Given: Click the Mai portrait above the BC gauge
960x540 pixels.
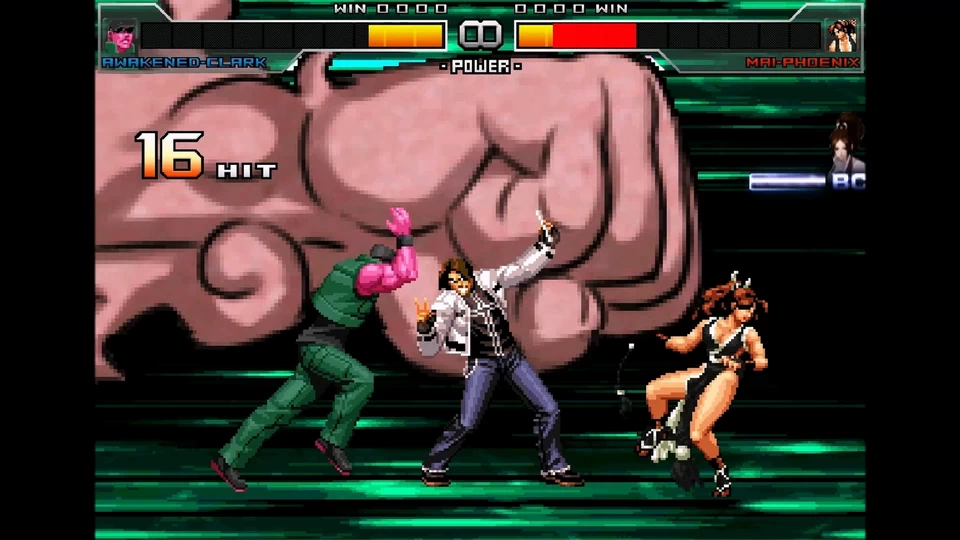Looking at the screenshot, I should 849,145.
